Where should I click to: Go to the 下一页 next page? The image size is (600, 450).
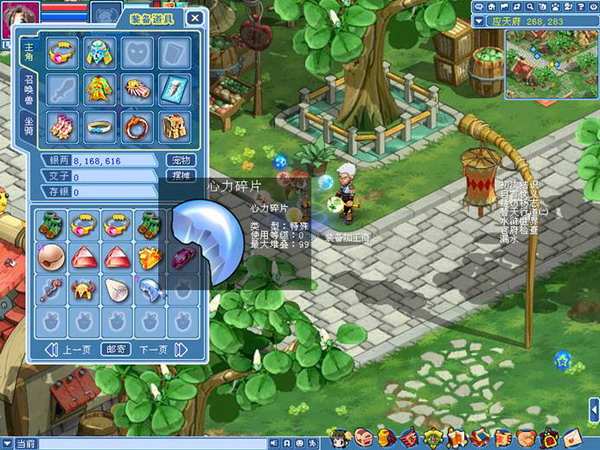[x=152, y=349]
